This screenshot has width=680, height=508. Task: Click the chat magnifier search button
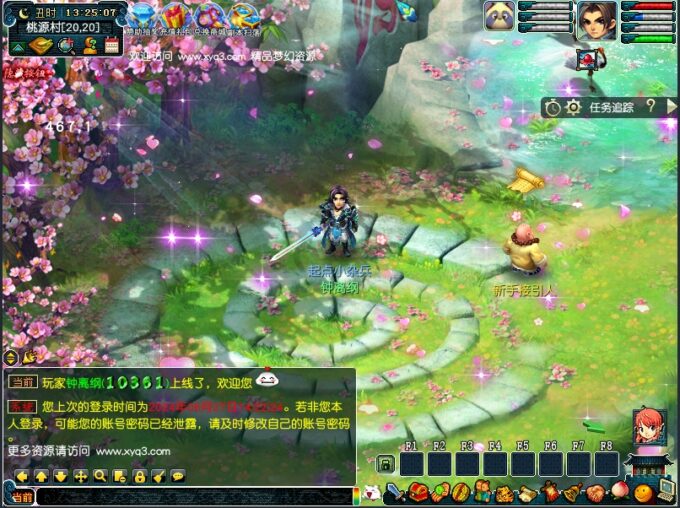101,476
